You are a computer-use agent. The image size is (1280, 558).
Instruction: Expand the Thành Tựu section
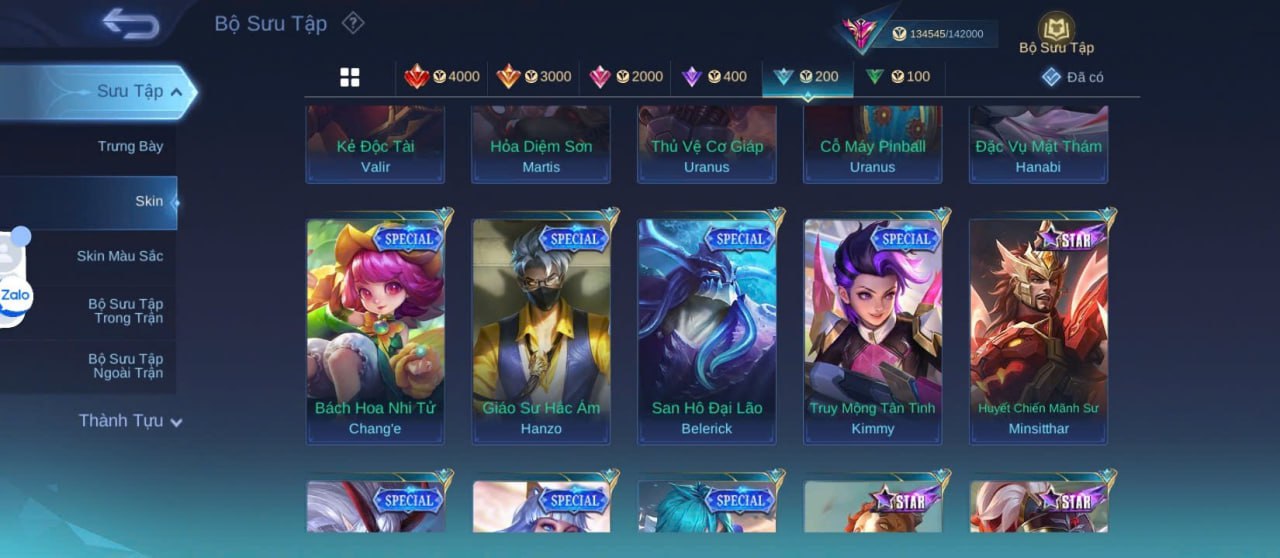(130, 421)
